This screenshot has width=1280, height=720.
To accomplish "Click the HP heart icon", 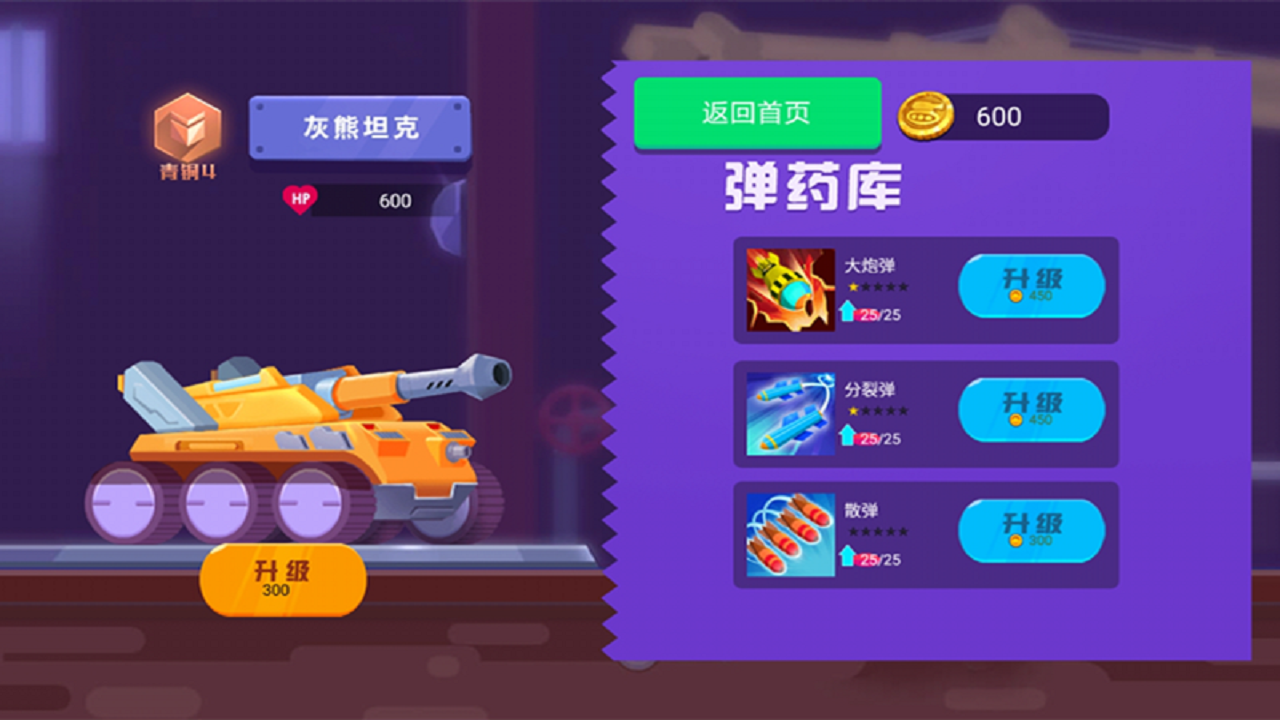I will click(300, 199).
